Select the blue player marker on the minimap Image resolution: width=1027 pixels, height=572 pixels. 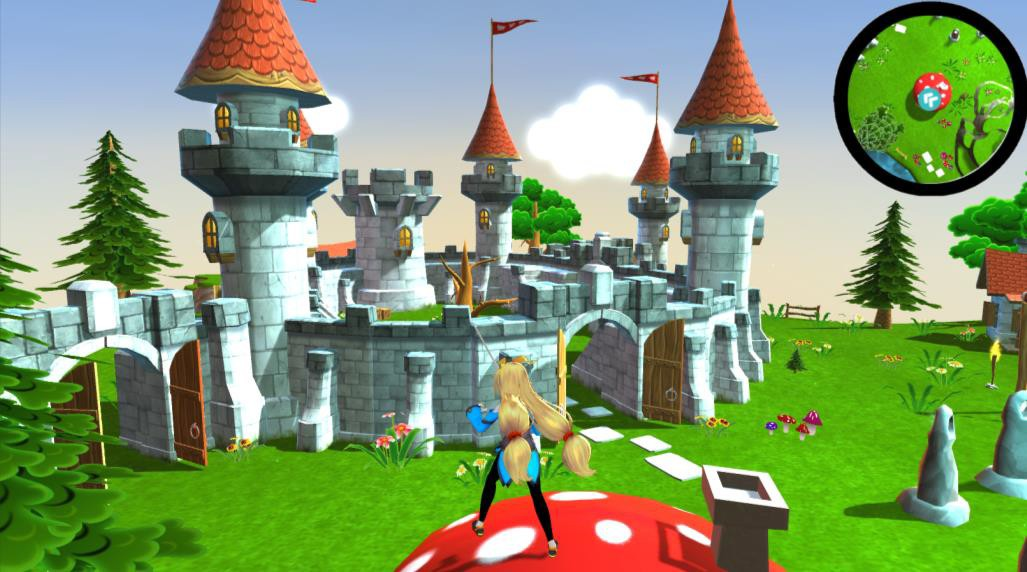click(932, 98)
